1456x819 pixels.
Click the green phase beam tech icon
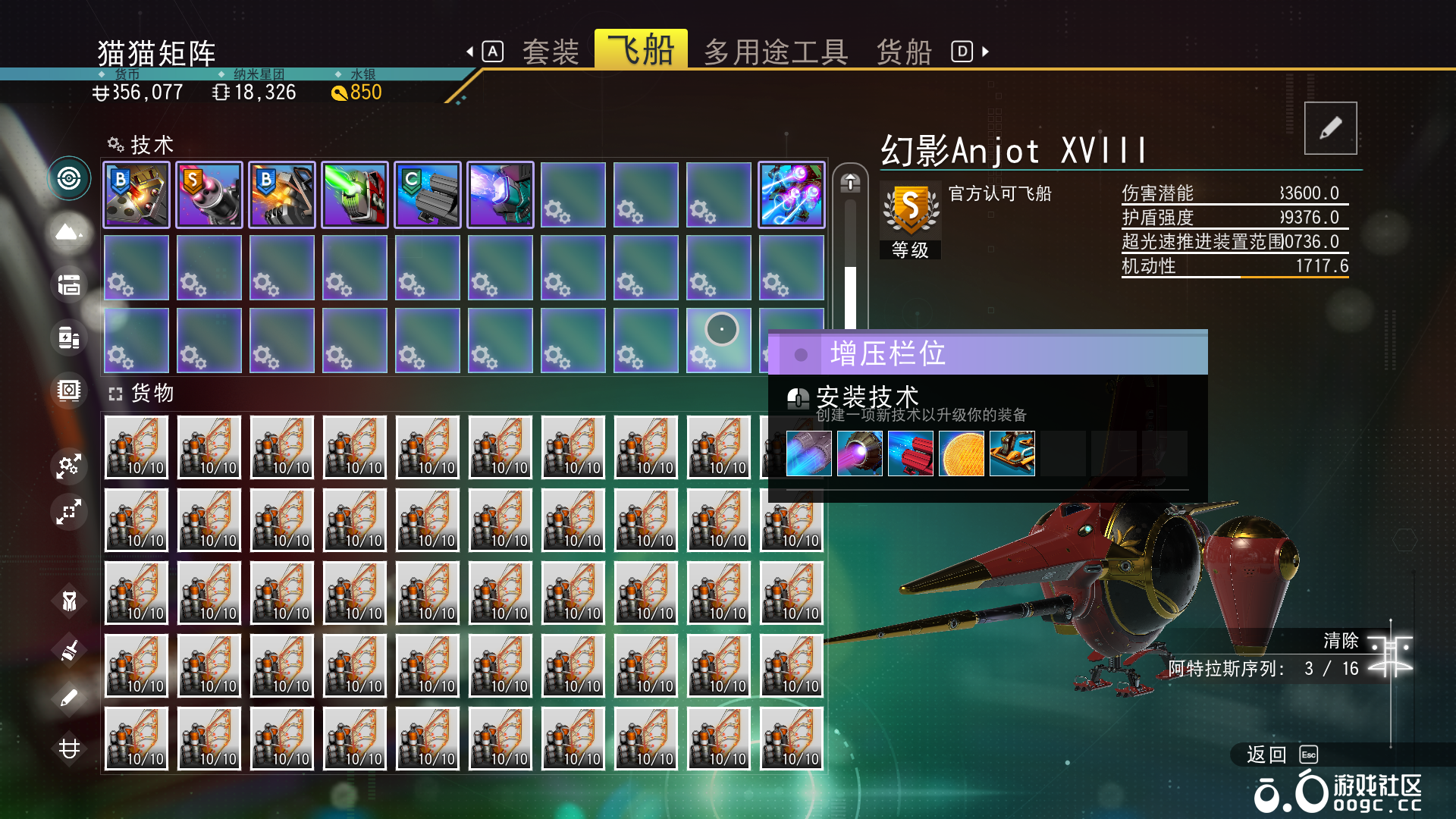click(x=354, y=194)
